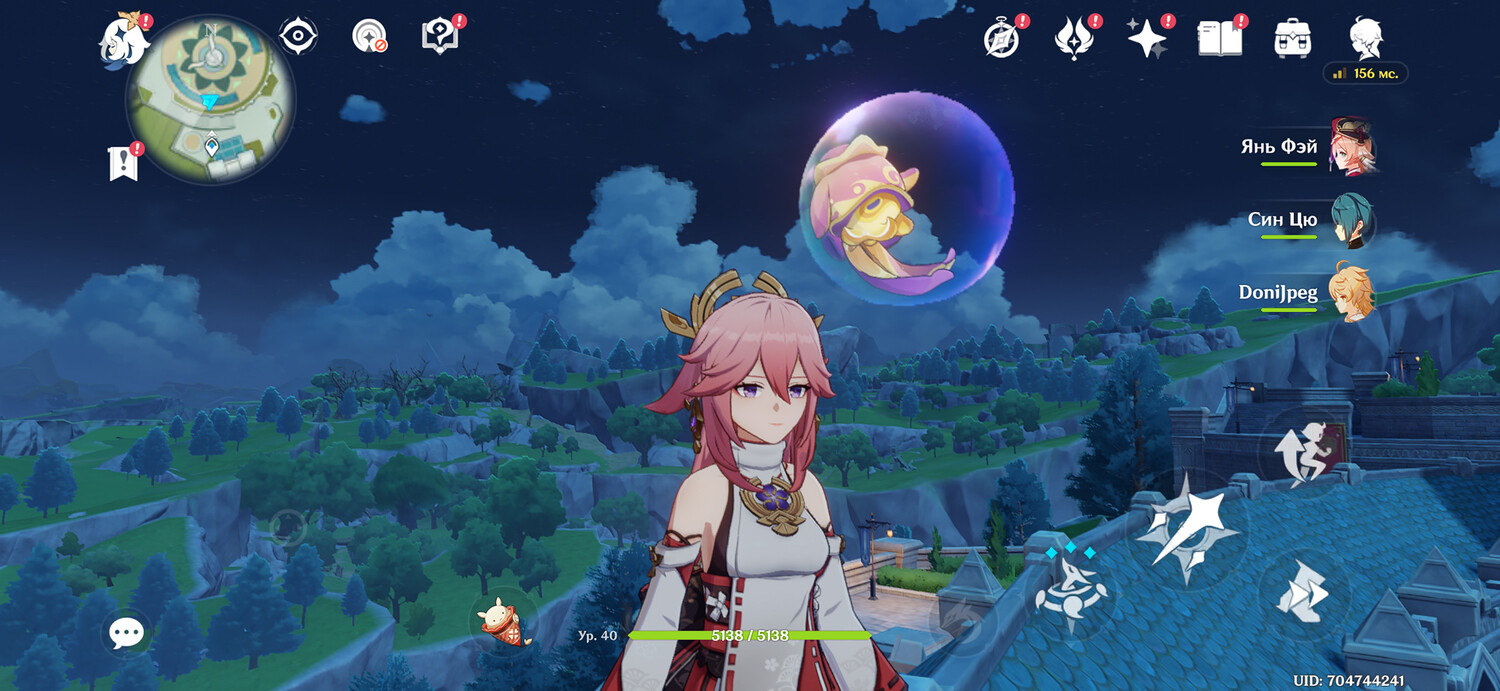Open the circular minimap
The height and width of the screenshot is (691, 1500).
point(210,100)
